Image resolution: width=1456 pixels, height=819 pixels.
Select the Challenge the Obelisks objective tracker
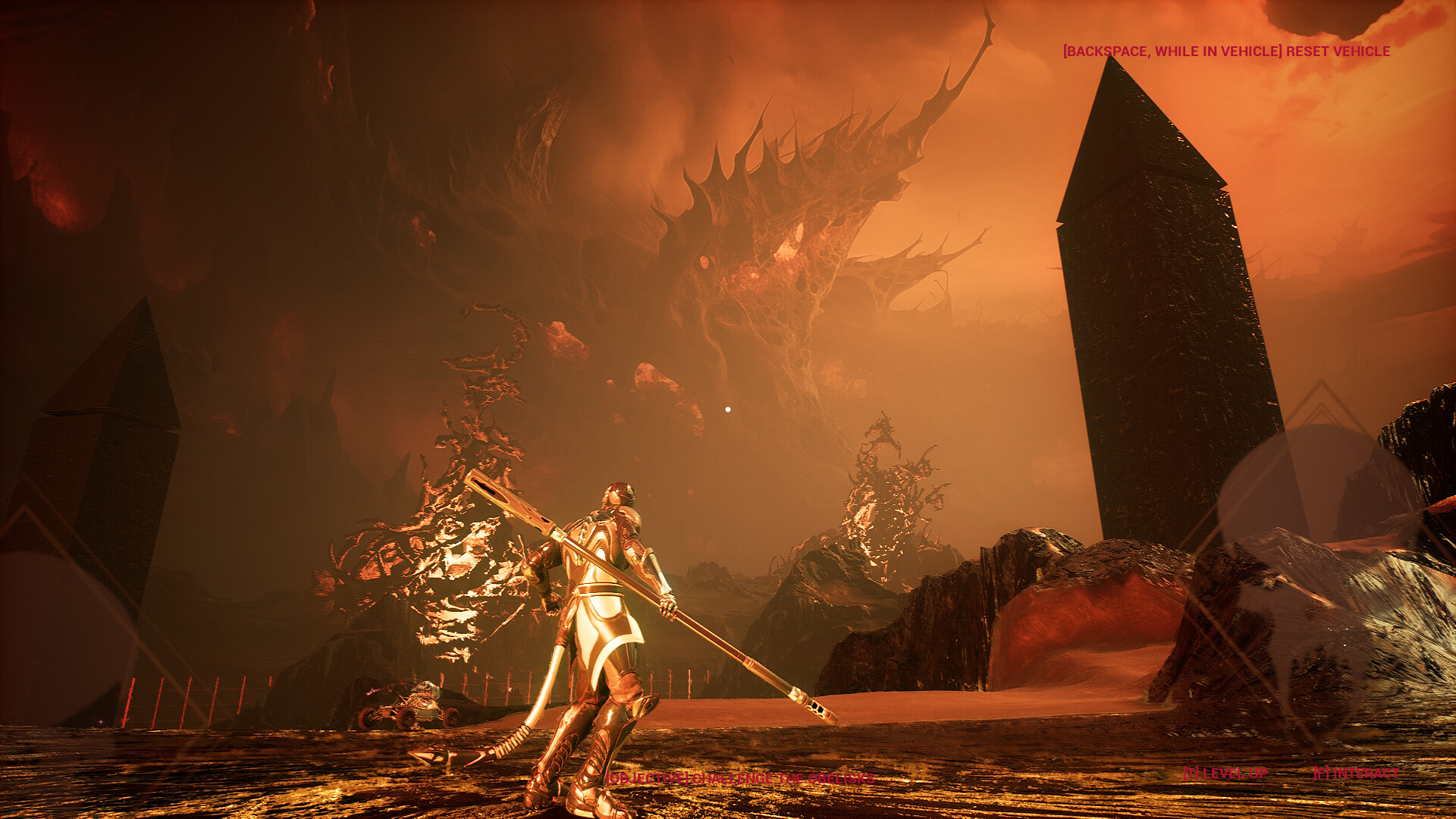click(x=739, y=778)
